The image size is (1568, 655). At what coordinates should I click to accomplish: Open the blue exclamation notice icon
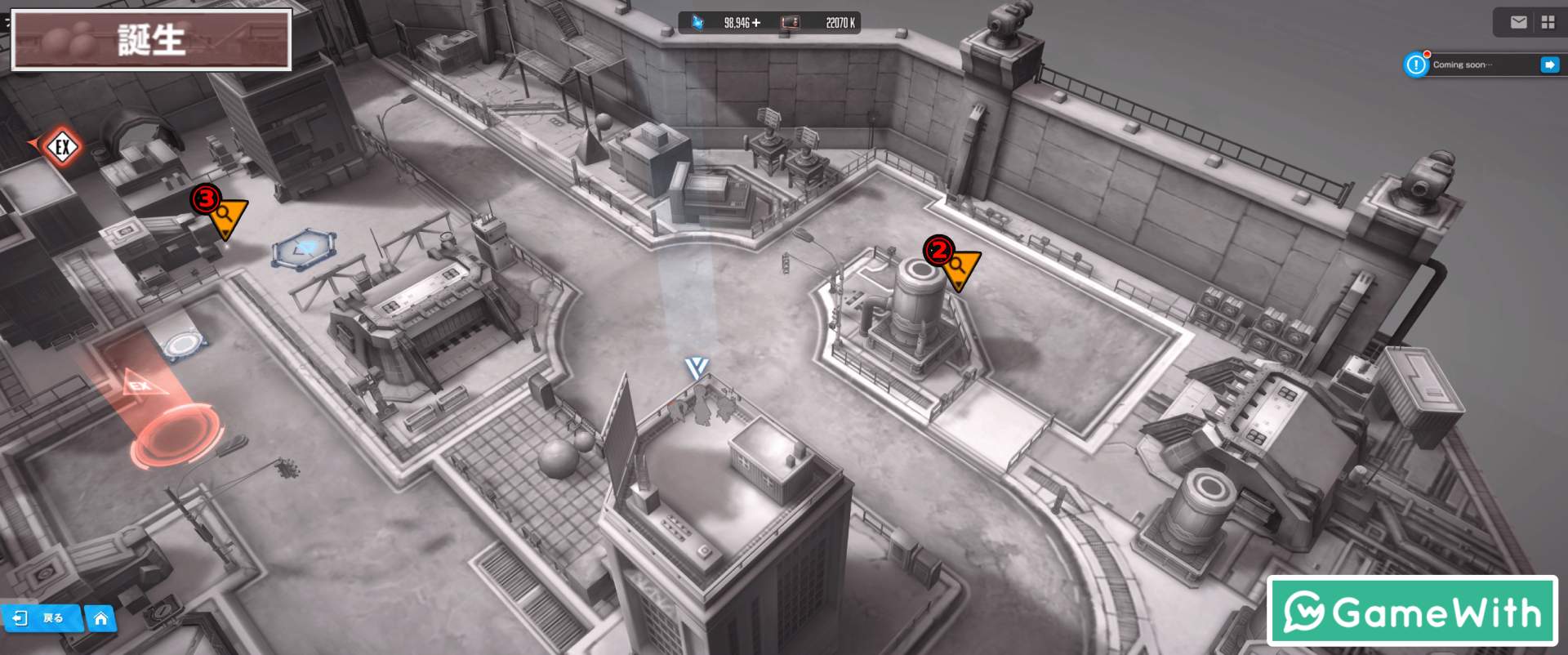1416,65
